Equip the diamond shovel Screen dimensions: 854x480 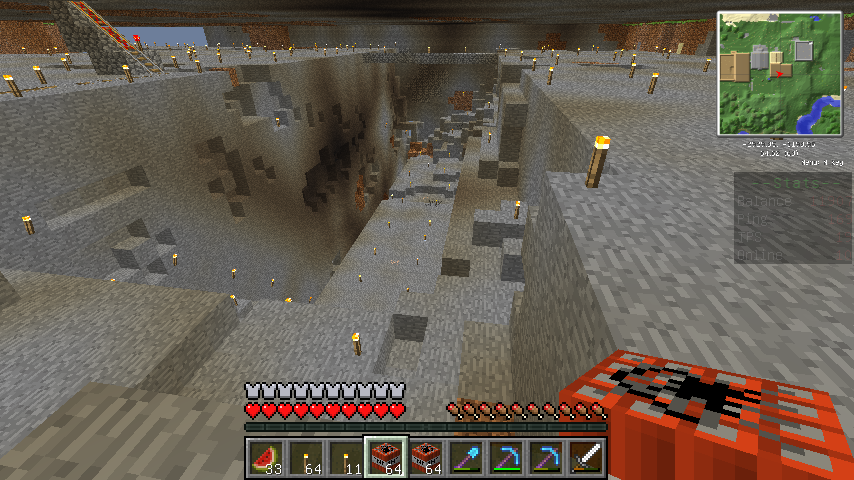[x=465, y=458]
